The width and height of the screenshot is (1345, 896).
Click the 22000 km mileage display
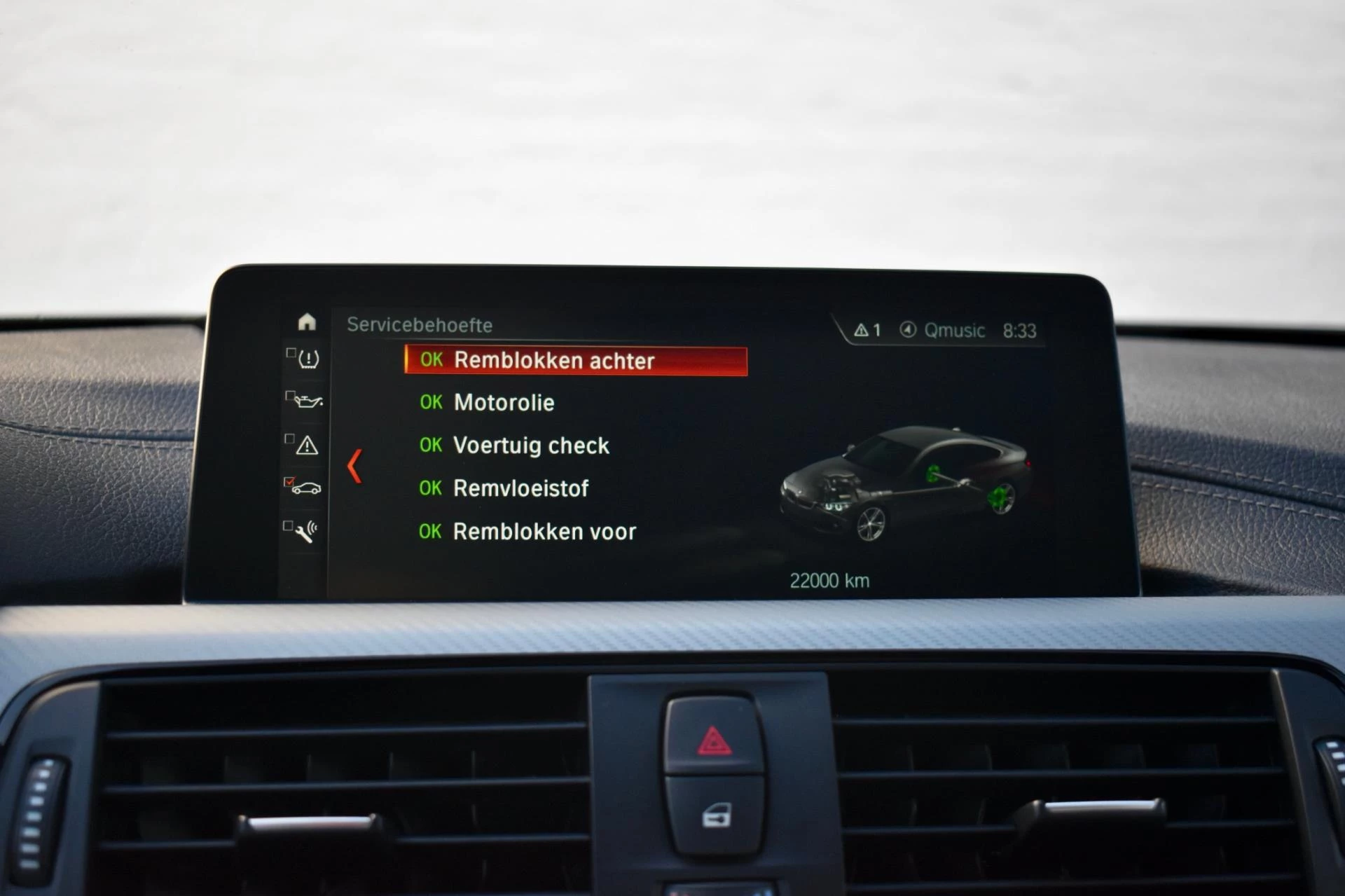(829, 580)
